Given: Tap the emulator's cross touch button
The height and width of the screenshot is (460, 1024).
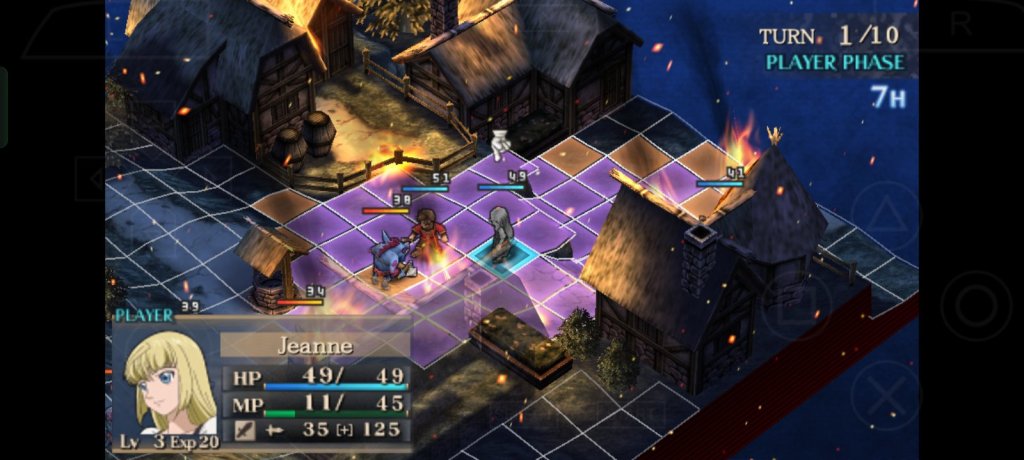Looking at the screenshot, I should 885,395.
